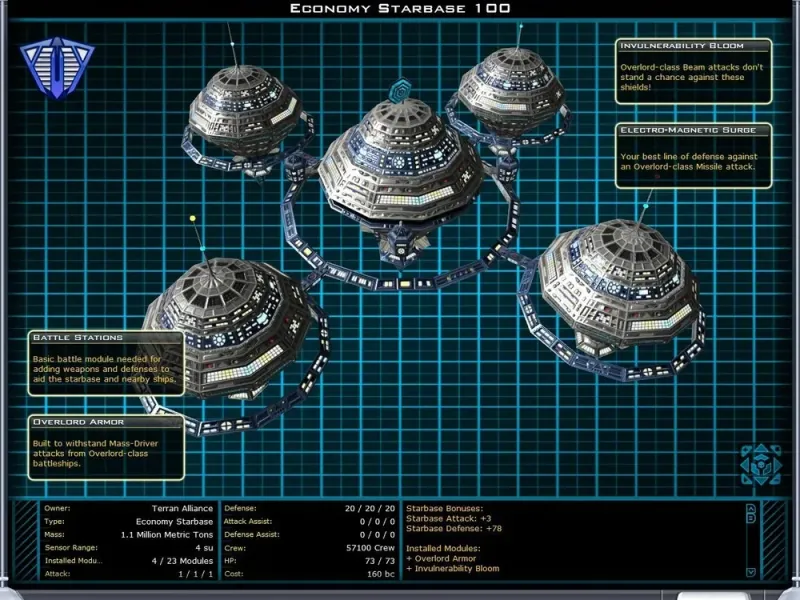Click the left arrow on the view rotation control

(745, 465)
